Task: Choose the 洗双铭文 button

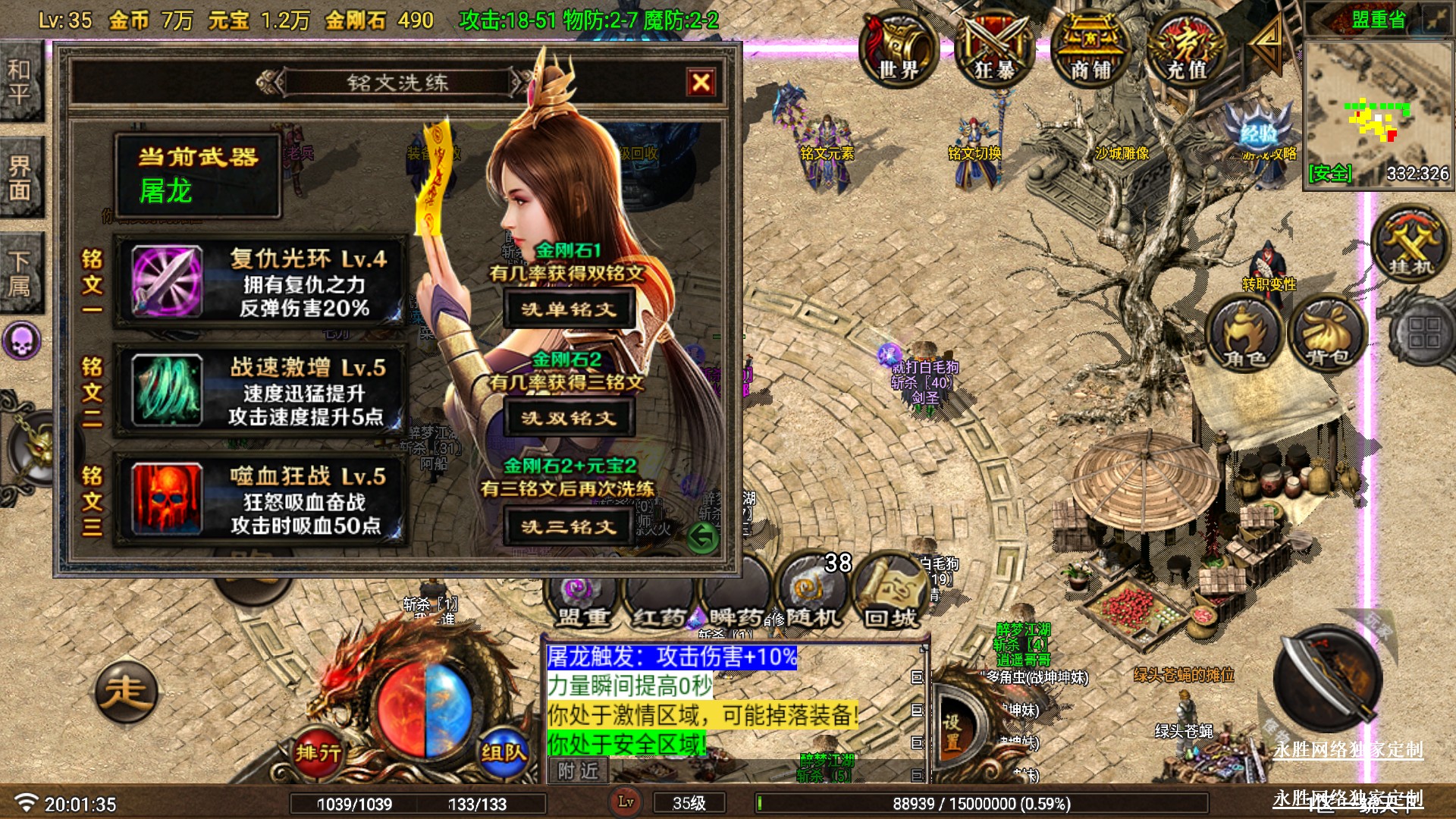Action: [569, 418]
